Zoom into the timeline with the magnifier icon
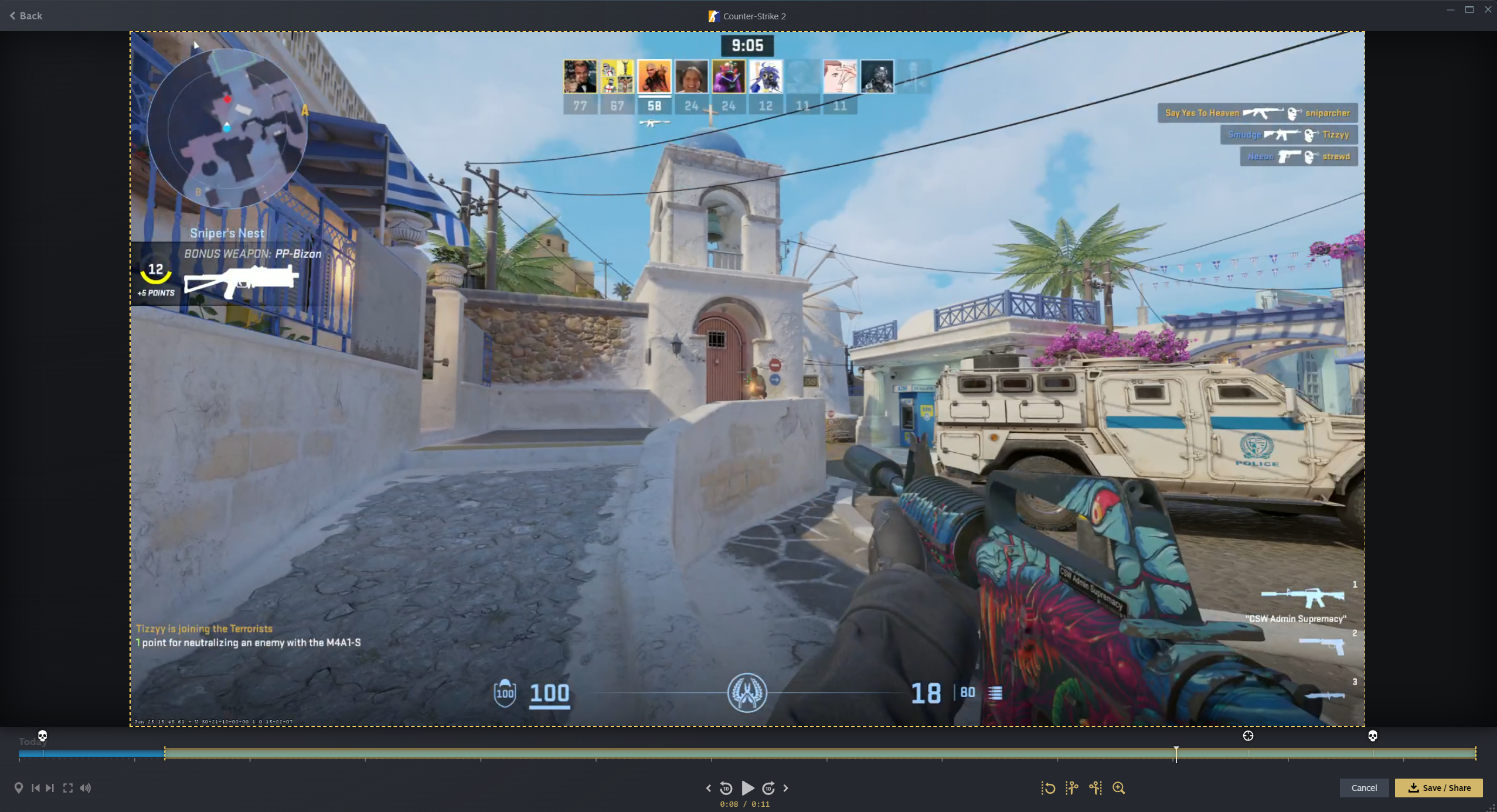This screenshot has height=812, width=1497. click(x=1119, y=788)
